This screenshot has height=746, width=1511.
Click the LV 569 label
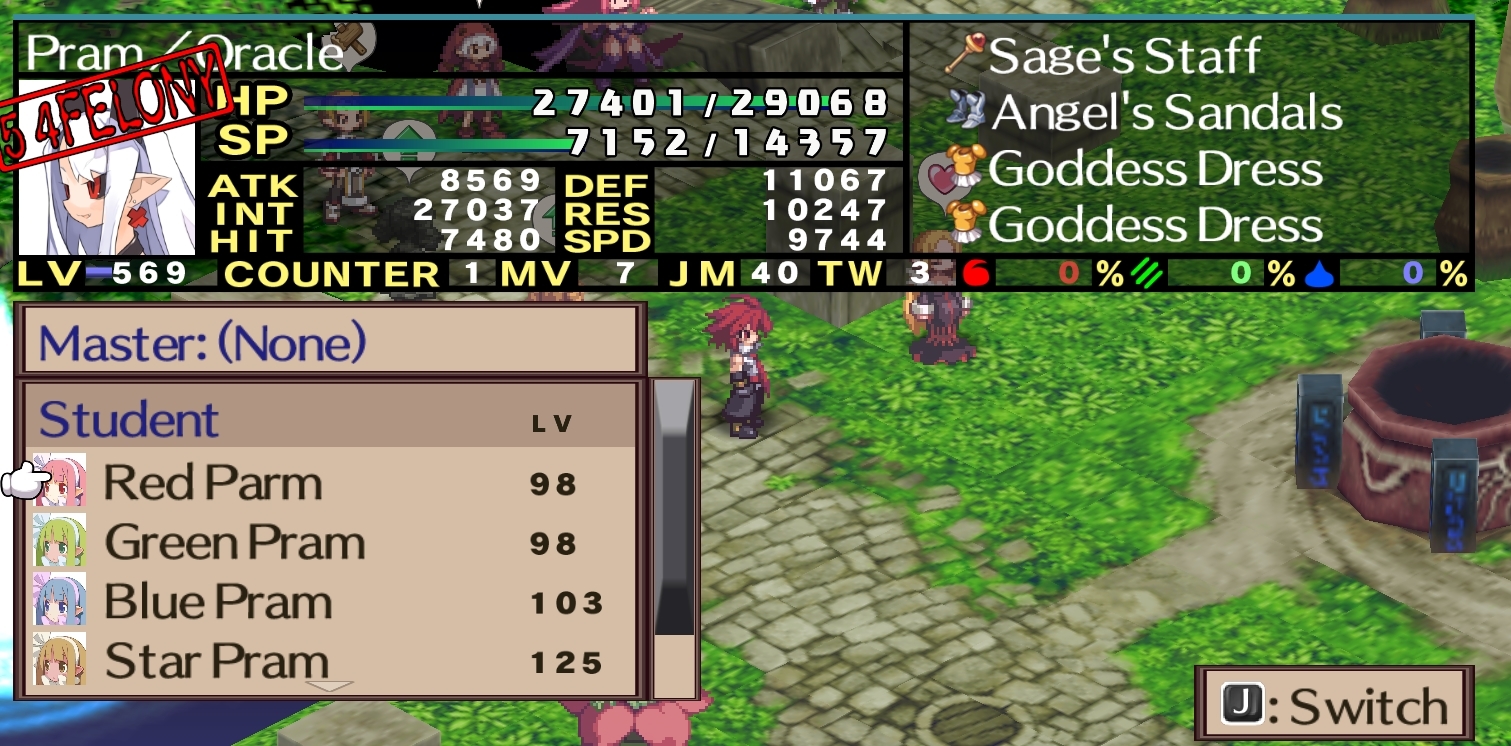tap(100, 271)
